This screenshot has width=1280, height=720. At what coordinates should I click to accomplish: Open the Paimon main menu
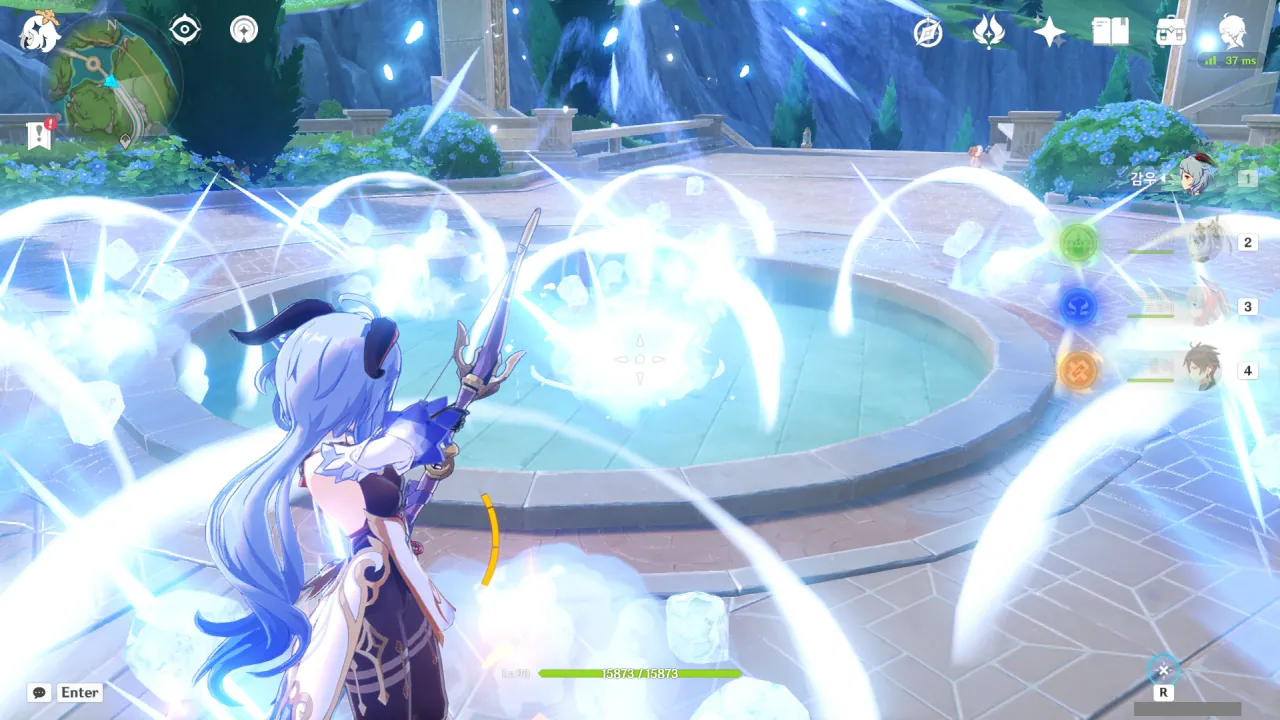click(40, 33)
